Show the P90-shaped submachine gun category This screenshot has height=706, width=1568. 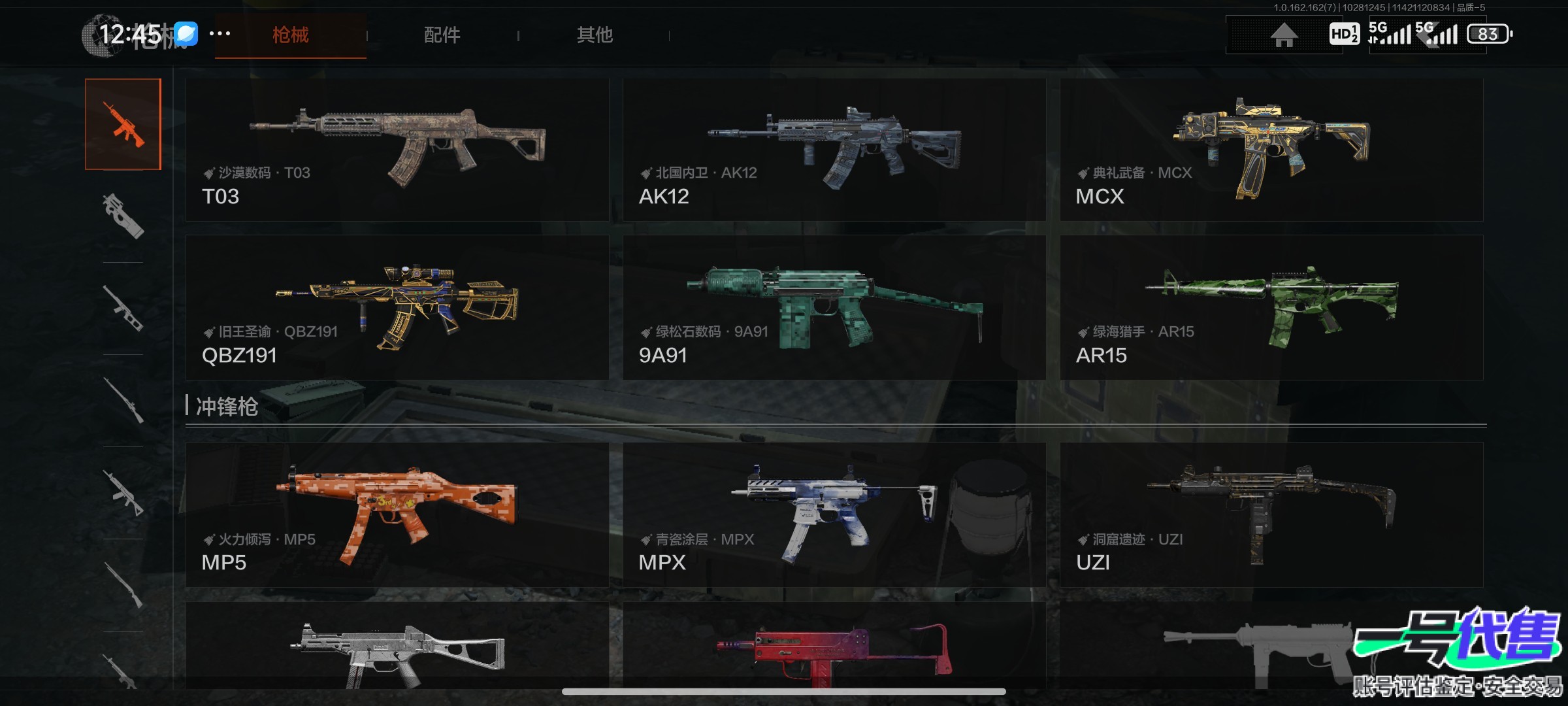123,216
